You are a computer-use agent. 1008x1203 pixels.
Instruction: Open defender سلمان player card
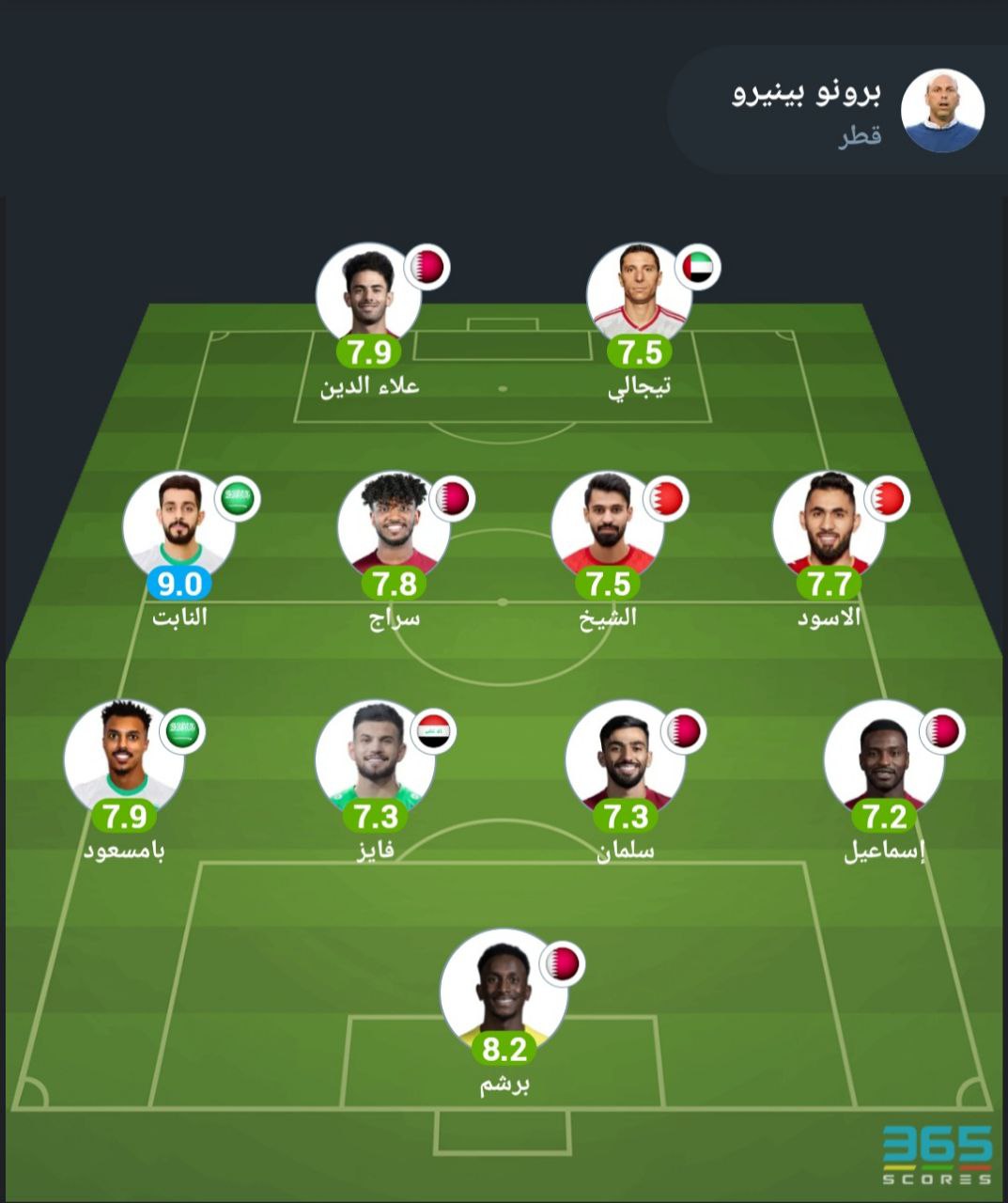[x=625, y=754]
